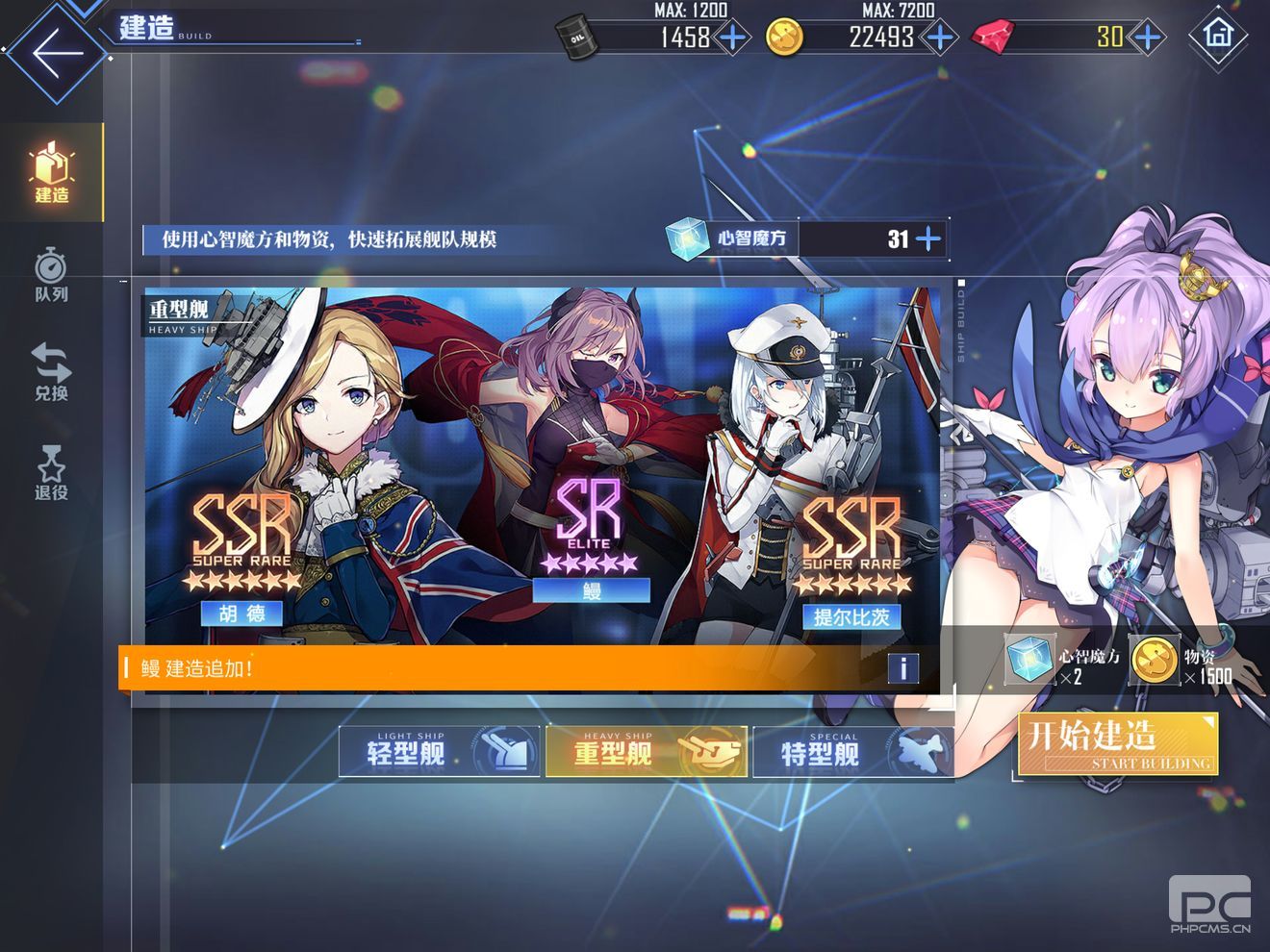
Task: Select the 建造 Build sidebar tab
Action: [52, 173]
